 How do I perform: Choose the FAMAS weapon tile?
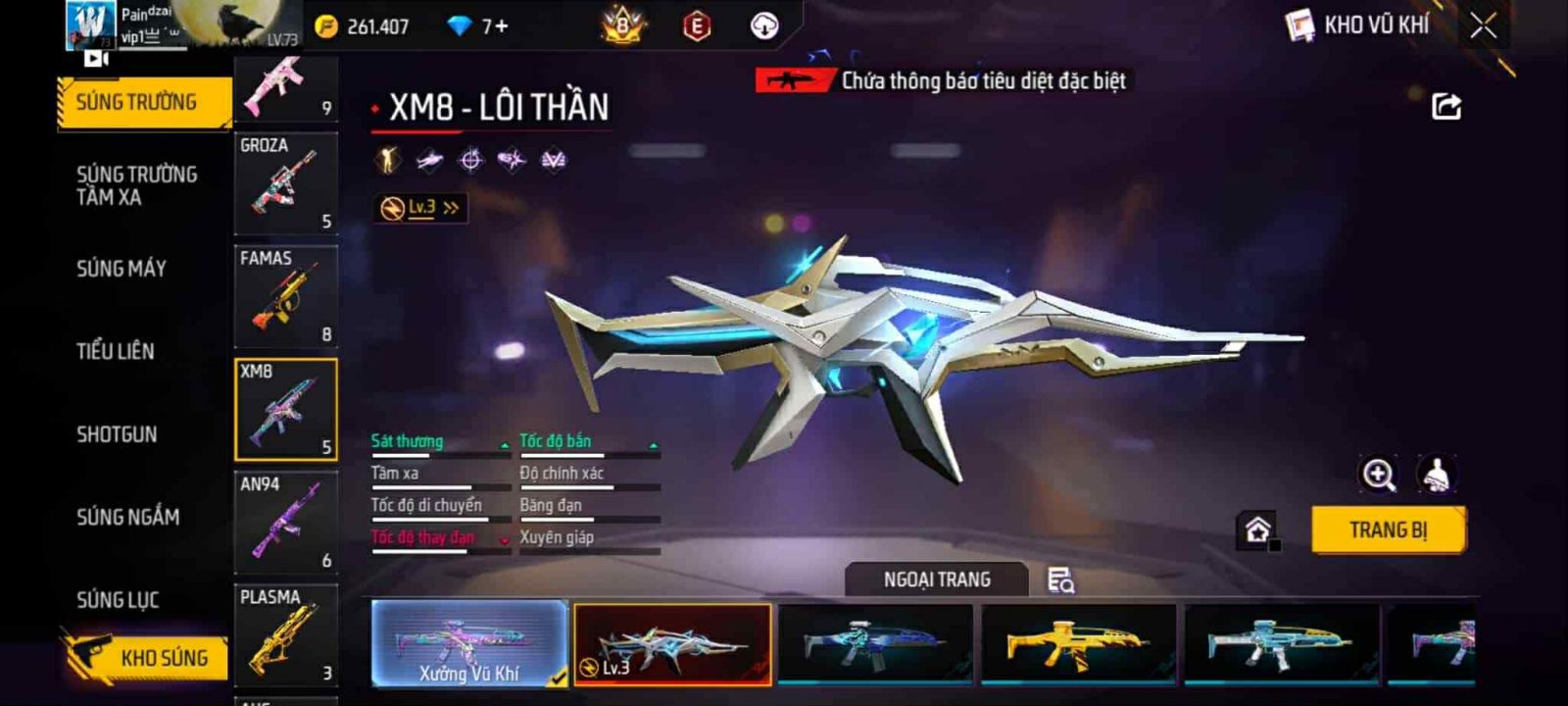pyautogui.click(x=285, y=297)
